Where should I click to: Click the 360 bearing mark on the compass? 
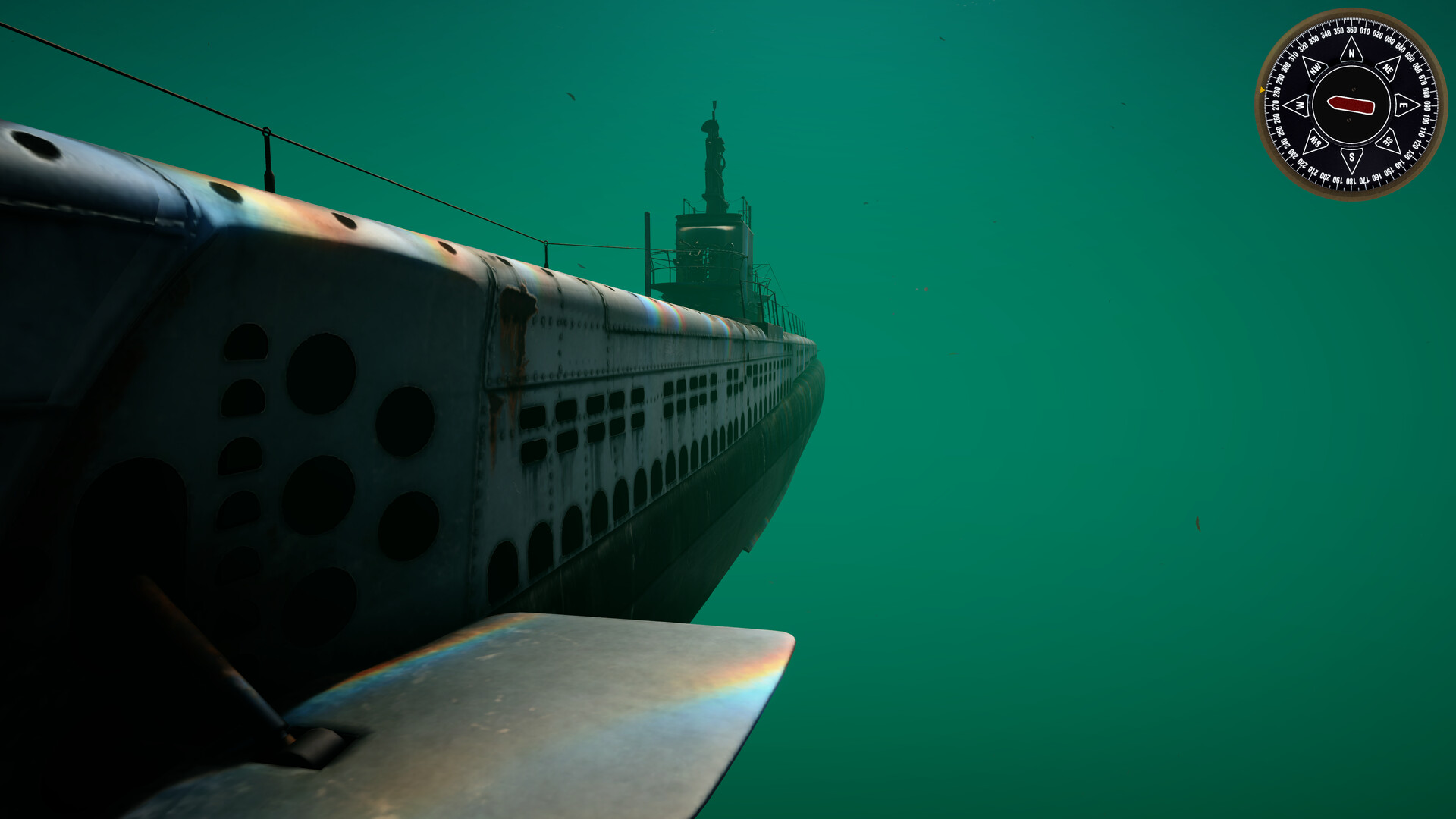coord(1351,30)
